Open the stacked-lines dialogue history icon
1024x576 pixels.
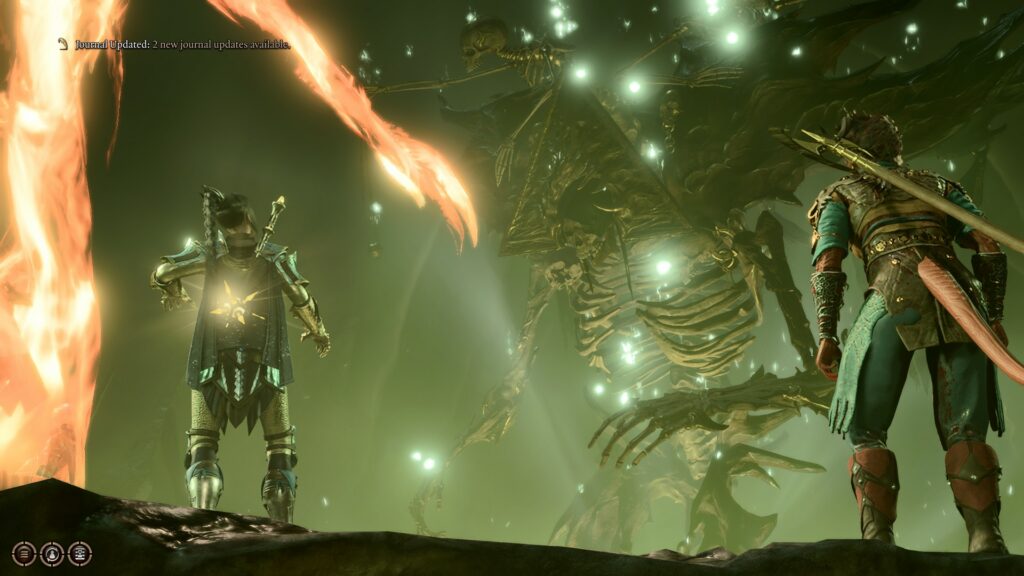coord(24,553)
